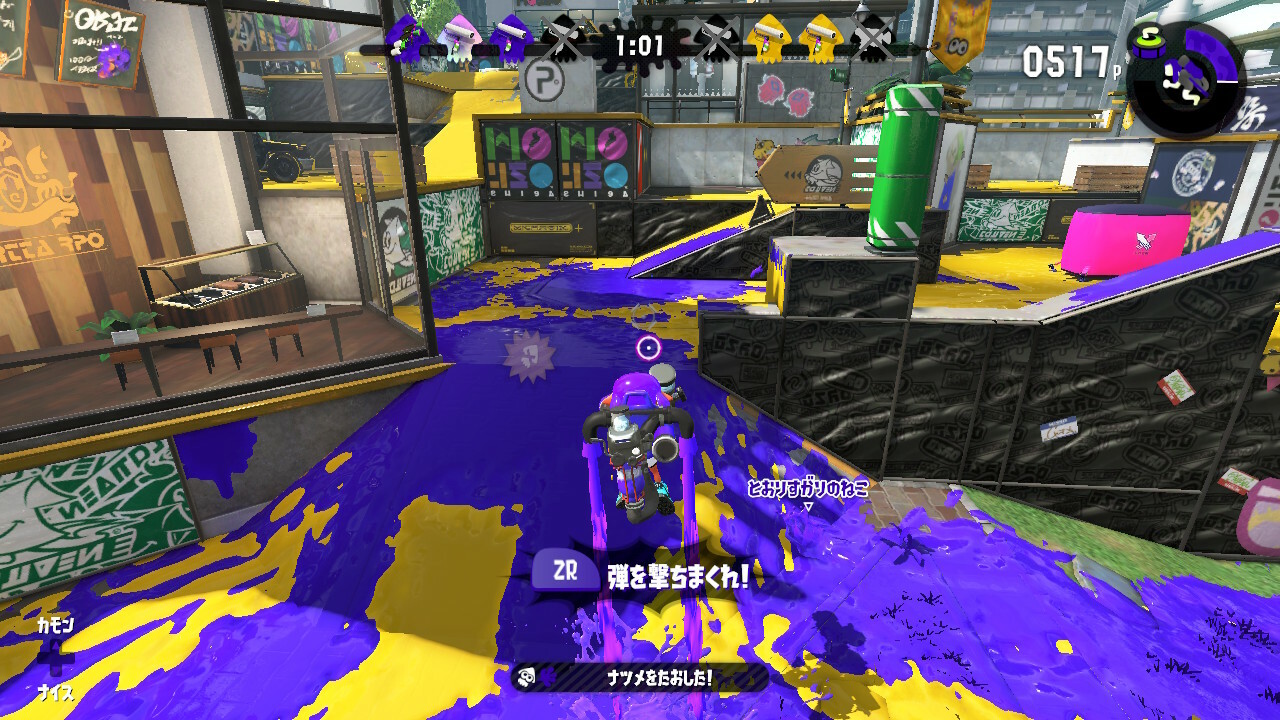Select the ナツメをたおした! splat notification
Screen dimensions: 1280x720
click(640, 677)
